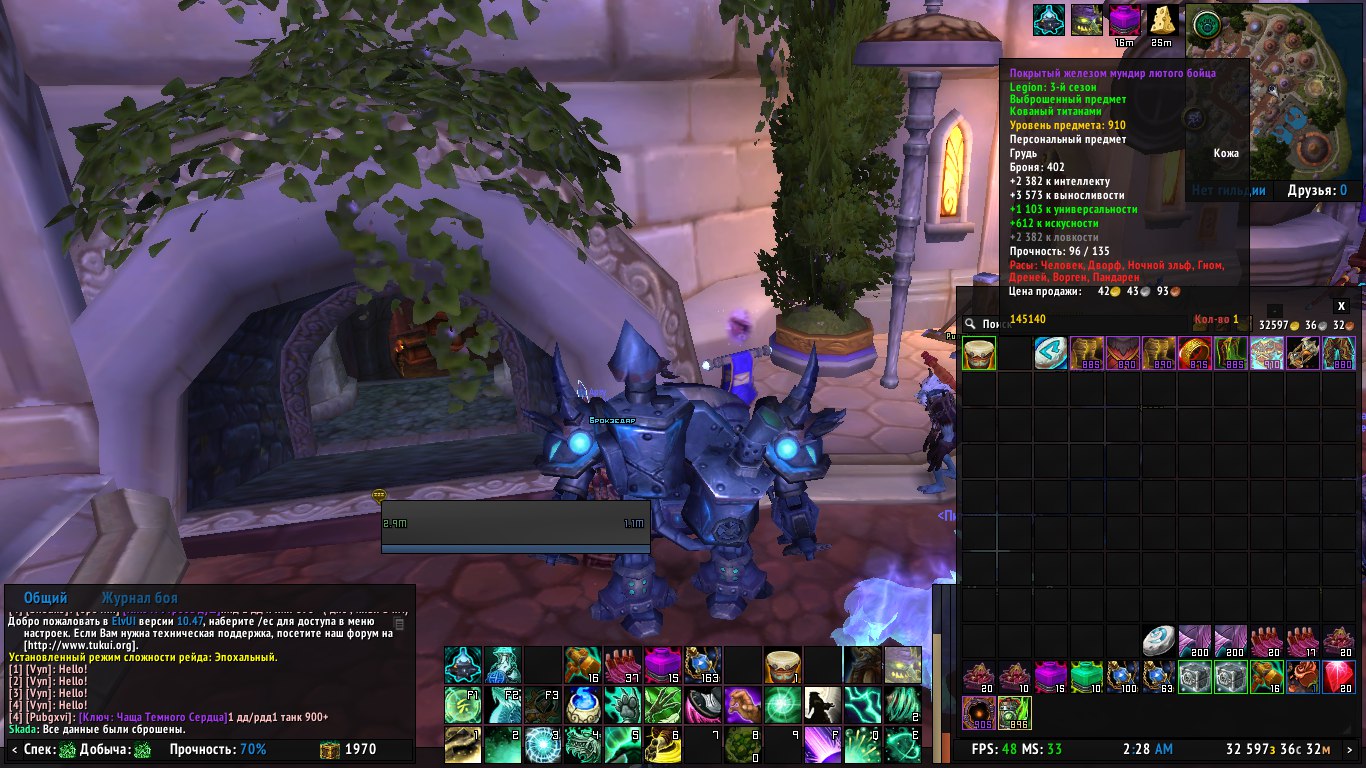Use the blue potion with 163 charges
The height and width of the screenshot is (768, 1366).
coord(702,663)
